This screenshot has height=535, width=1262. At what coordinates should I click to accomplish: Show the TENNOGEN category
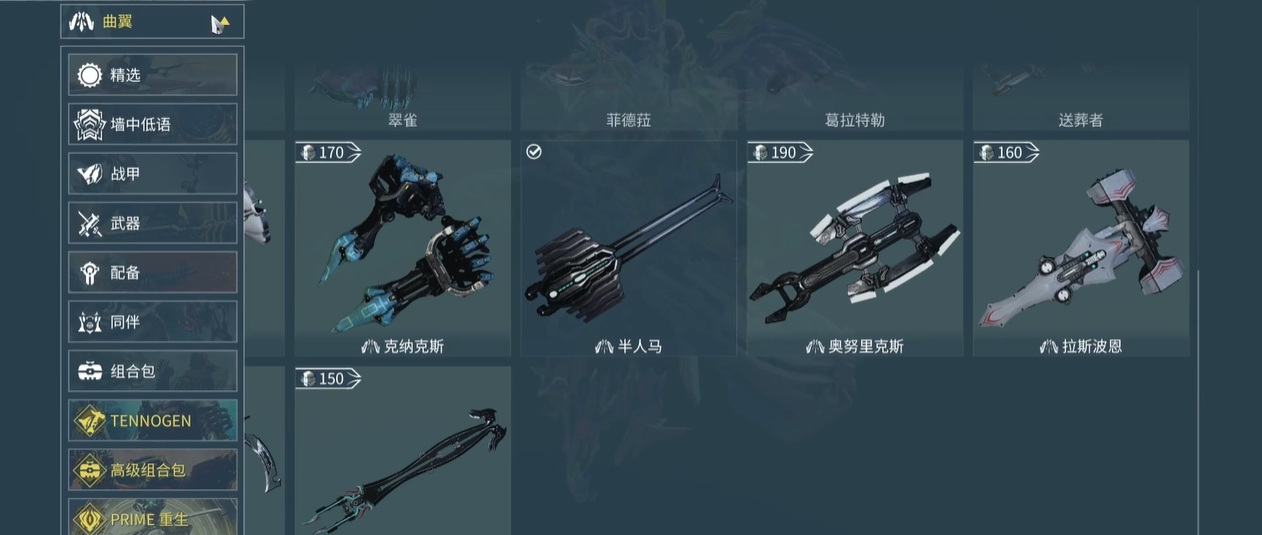152,421
